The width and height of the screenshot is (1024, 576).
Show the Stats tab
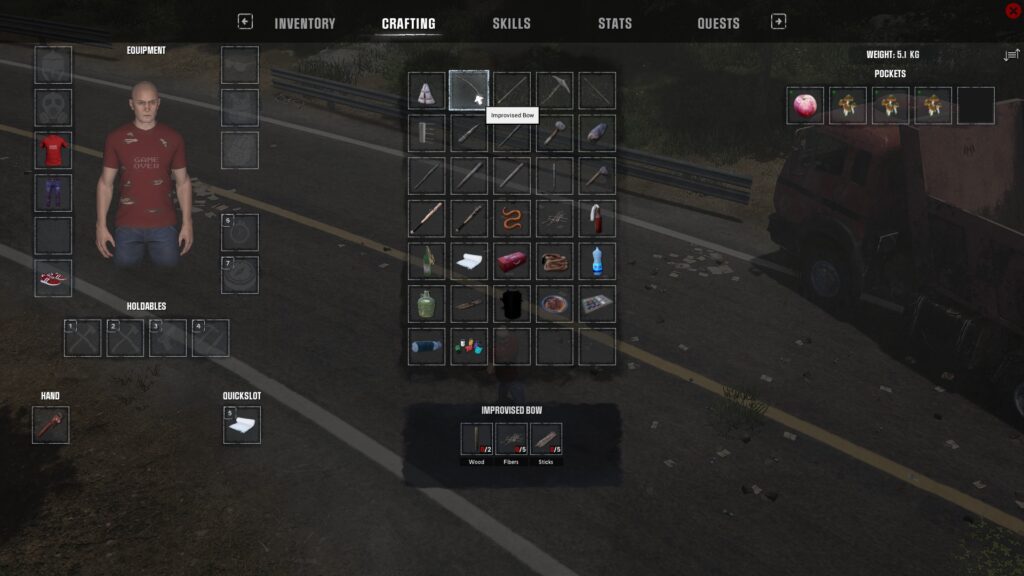(614, 24)
